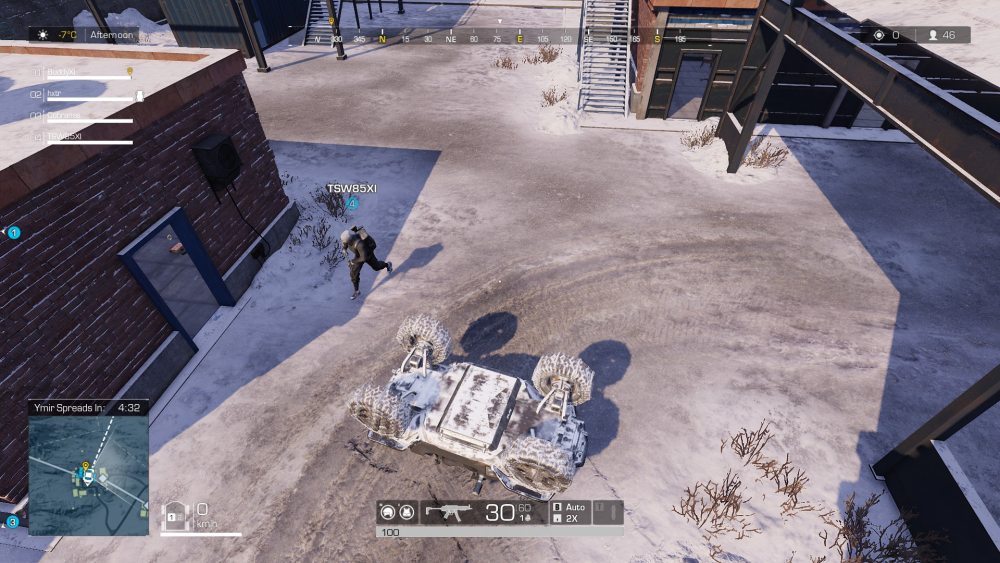The width and height of the screenshot is (1000, 563).
Task: Click the helmet armor icon
Action: tap(387, 513)
